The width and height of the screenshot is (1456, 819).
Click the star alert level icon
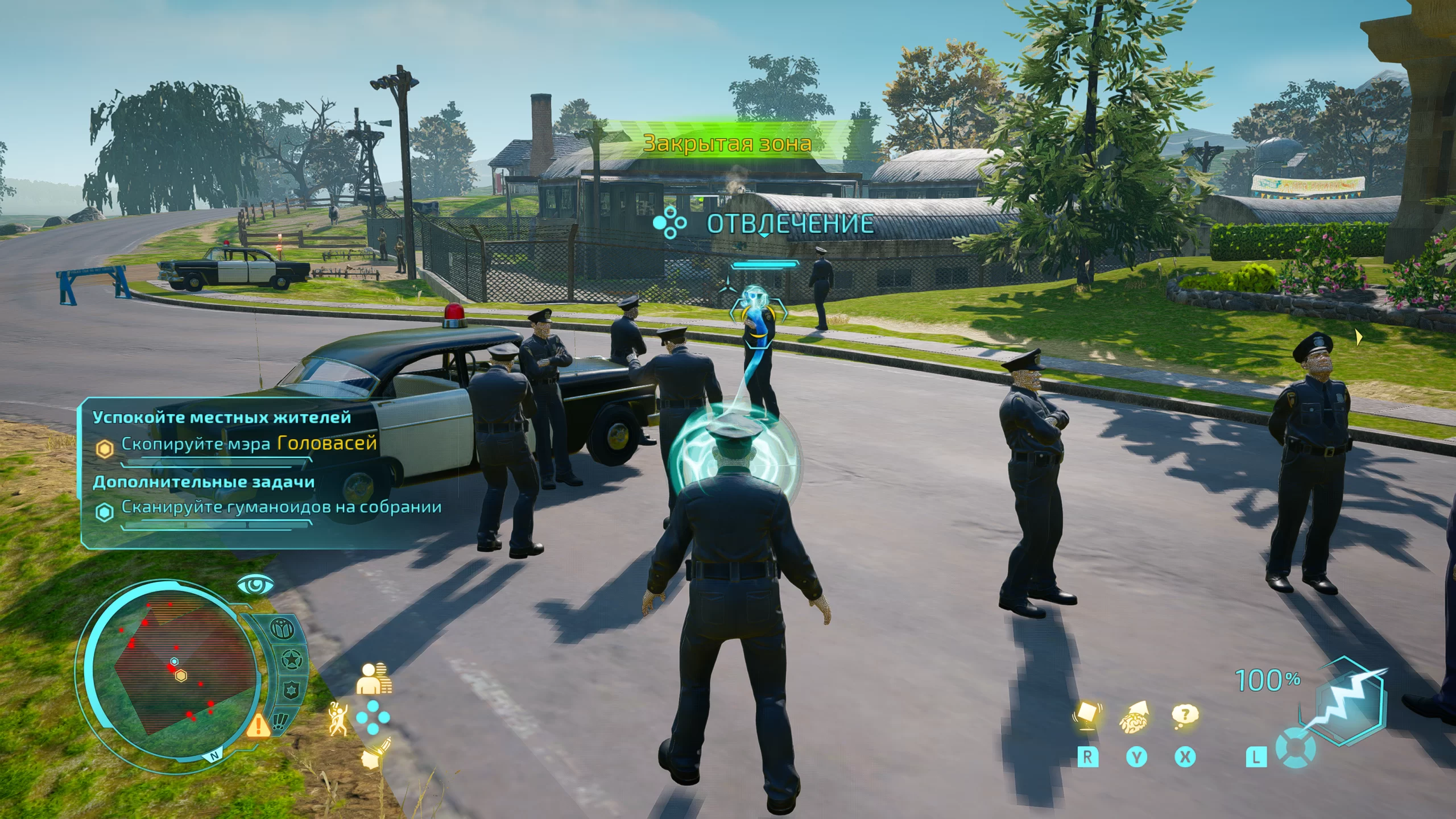(x=291, y=661)
